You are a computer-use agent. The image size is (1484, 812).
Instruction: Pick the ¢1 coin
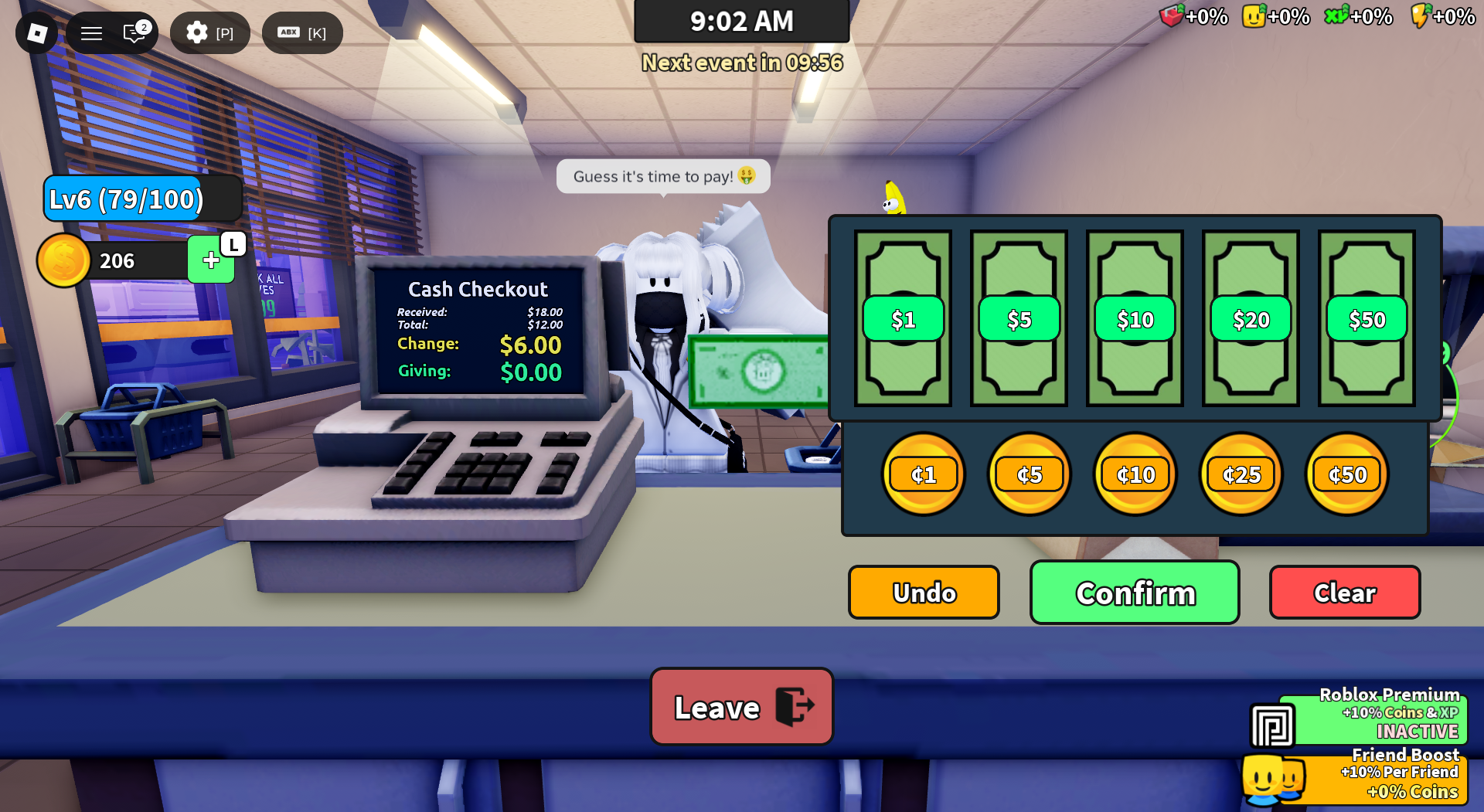pyautogui.click(x=924, y=474)
